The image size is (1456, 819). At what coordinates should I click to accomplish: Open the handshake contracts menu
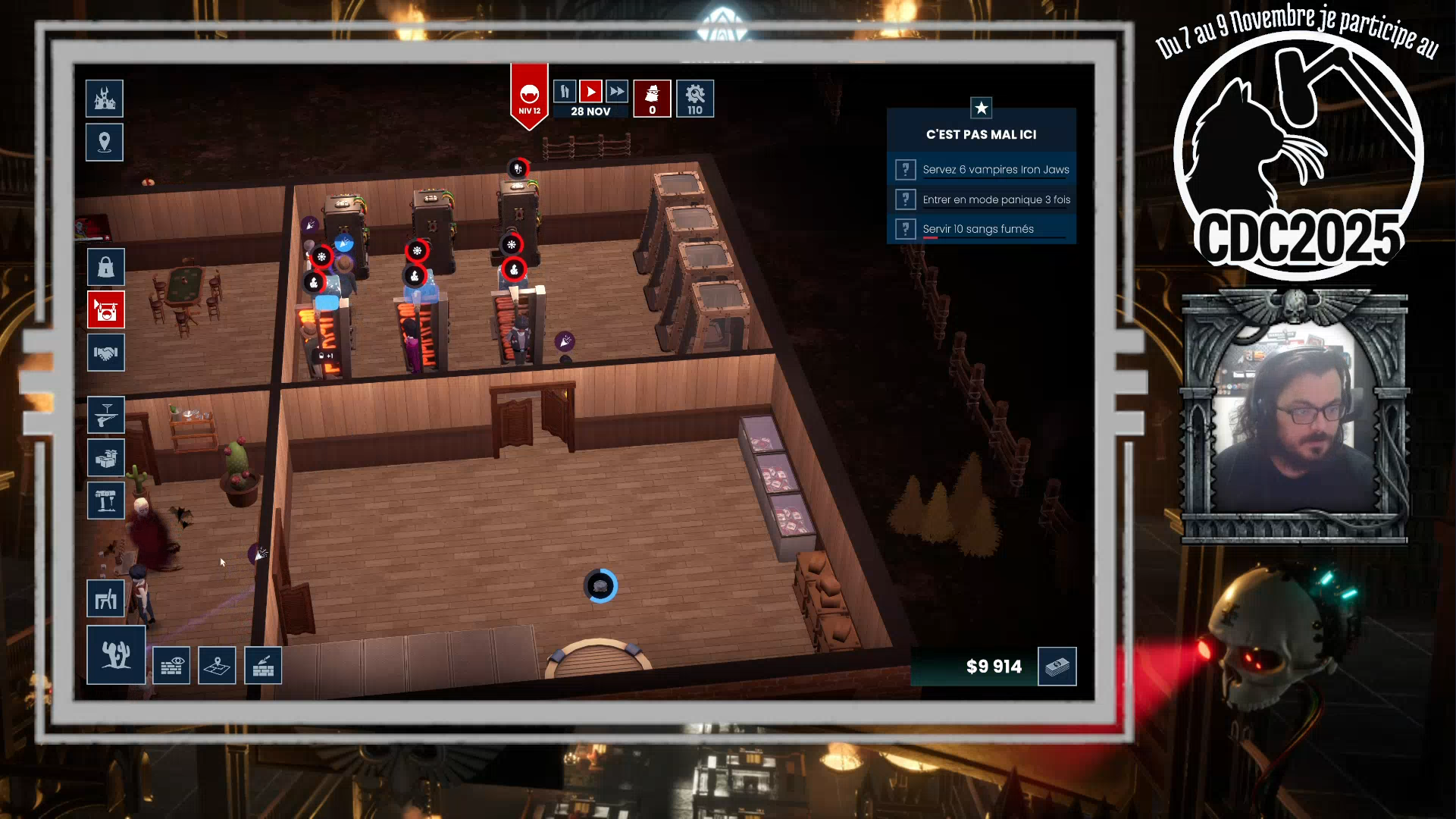[x=105, y=353]
